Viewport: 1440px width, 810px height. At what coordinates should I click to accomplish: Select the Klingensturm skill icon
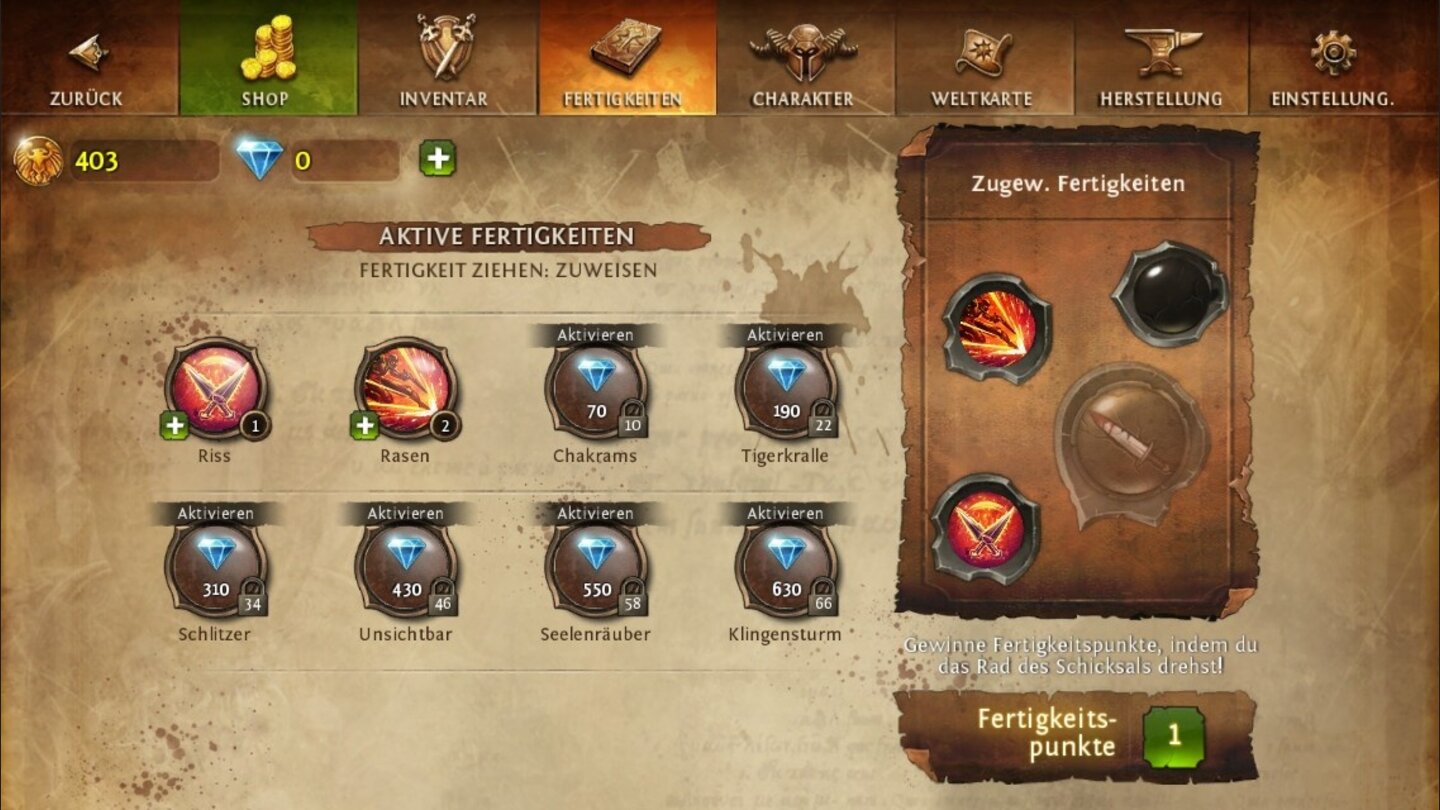[x=785, y=572]
